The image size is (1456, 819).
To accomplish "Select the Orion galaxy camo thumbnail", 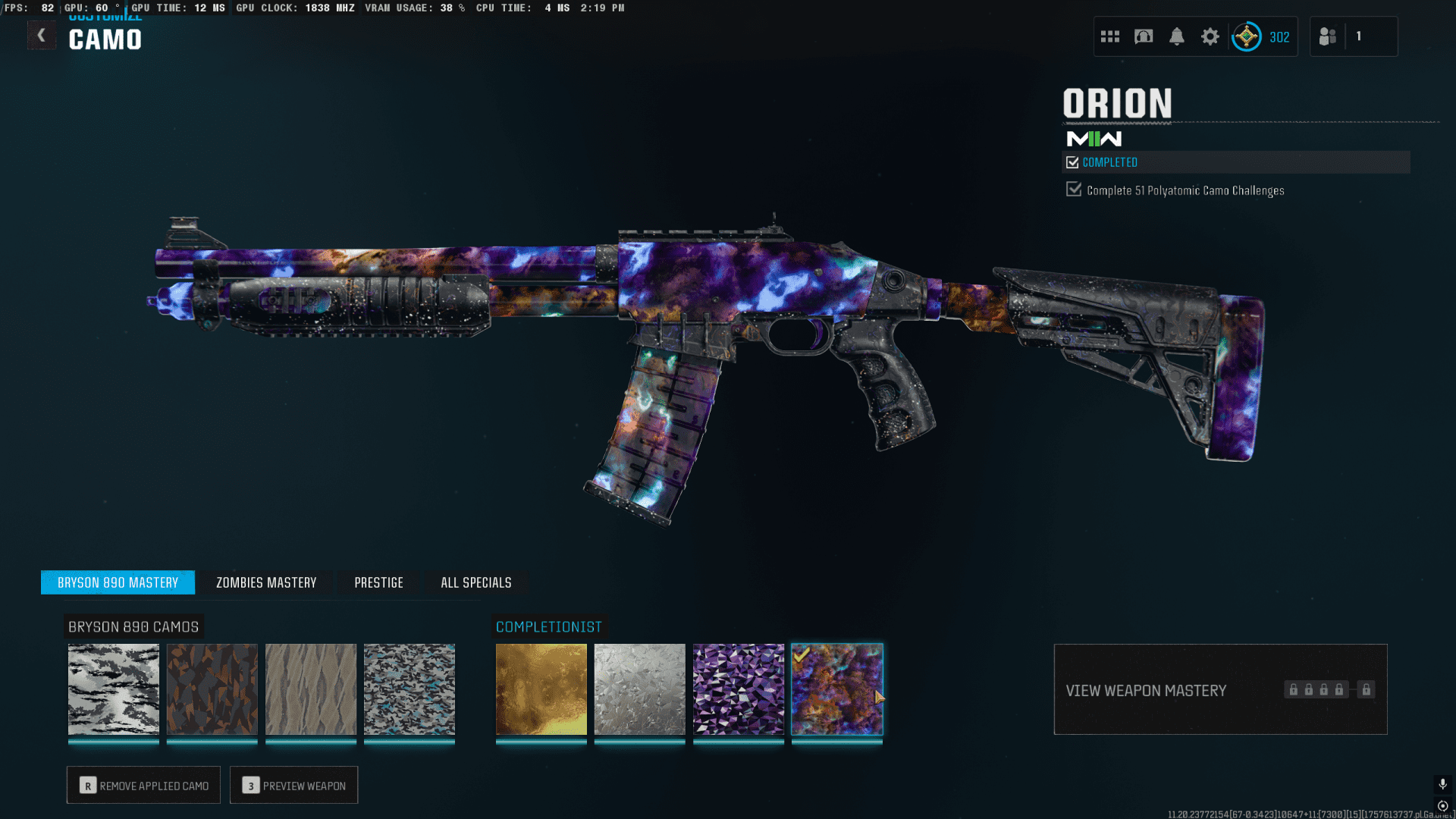I will click(x=837, y=689).
